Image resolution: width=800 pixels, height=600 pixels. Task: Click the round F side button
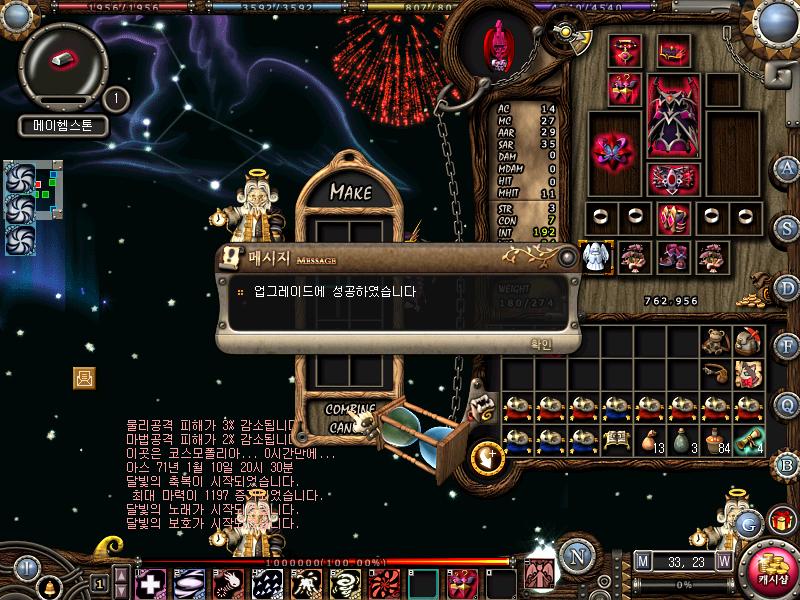click(x=787, y=346)
